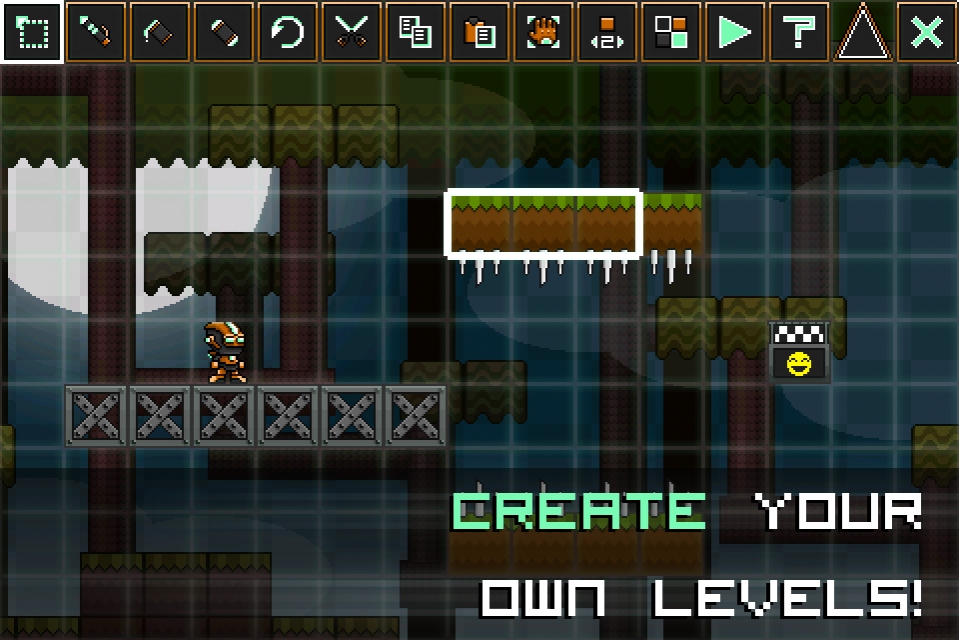Paste with the clipboard icon

tap(480, 32)
